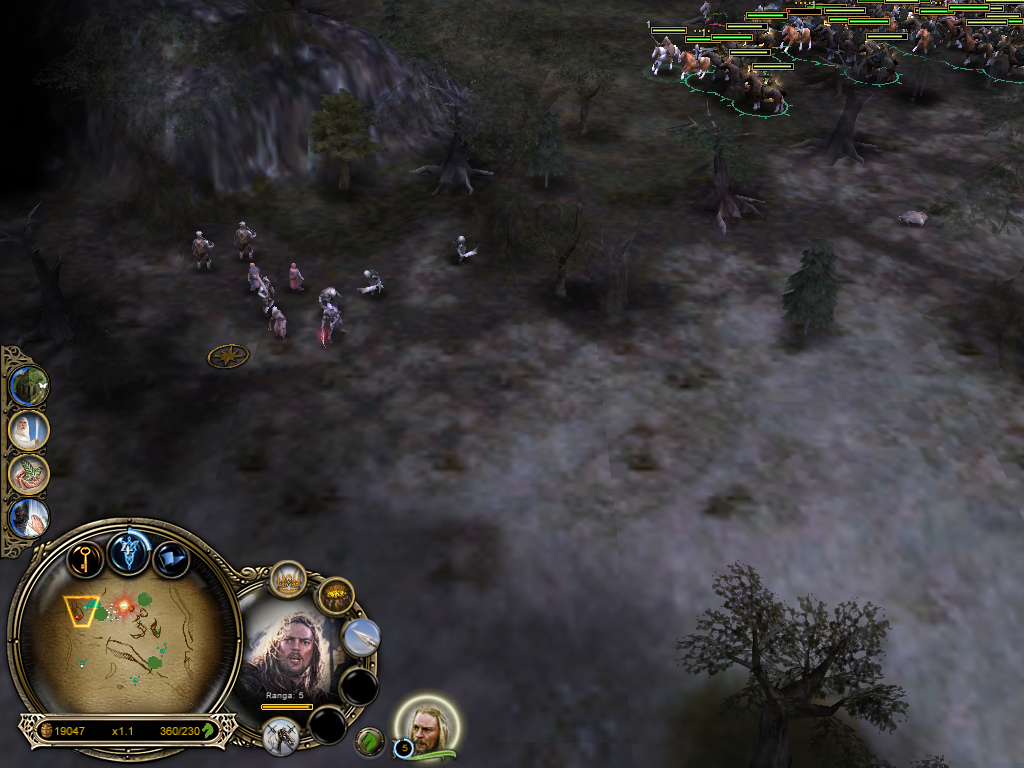The image size is (1024, 768).
Task: Click the green horse head button
Action: [x=370, y=741]
